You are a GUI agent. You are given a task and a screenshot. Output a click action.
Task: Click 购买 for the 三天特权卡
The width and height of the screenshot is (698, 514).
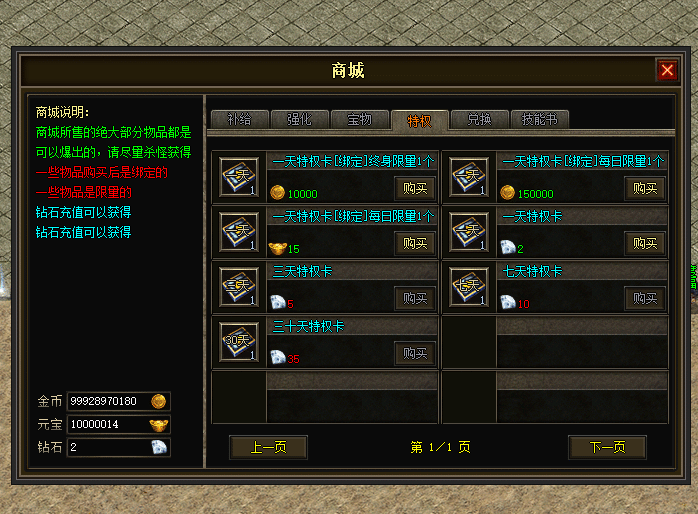pos(415,298)
